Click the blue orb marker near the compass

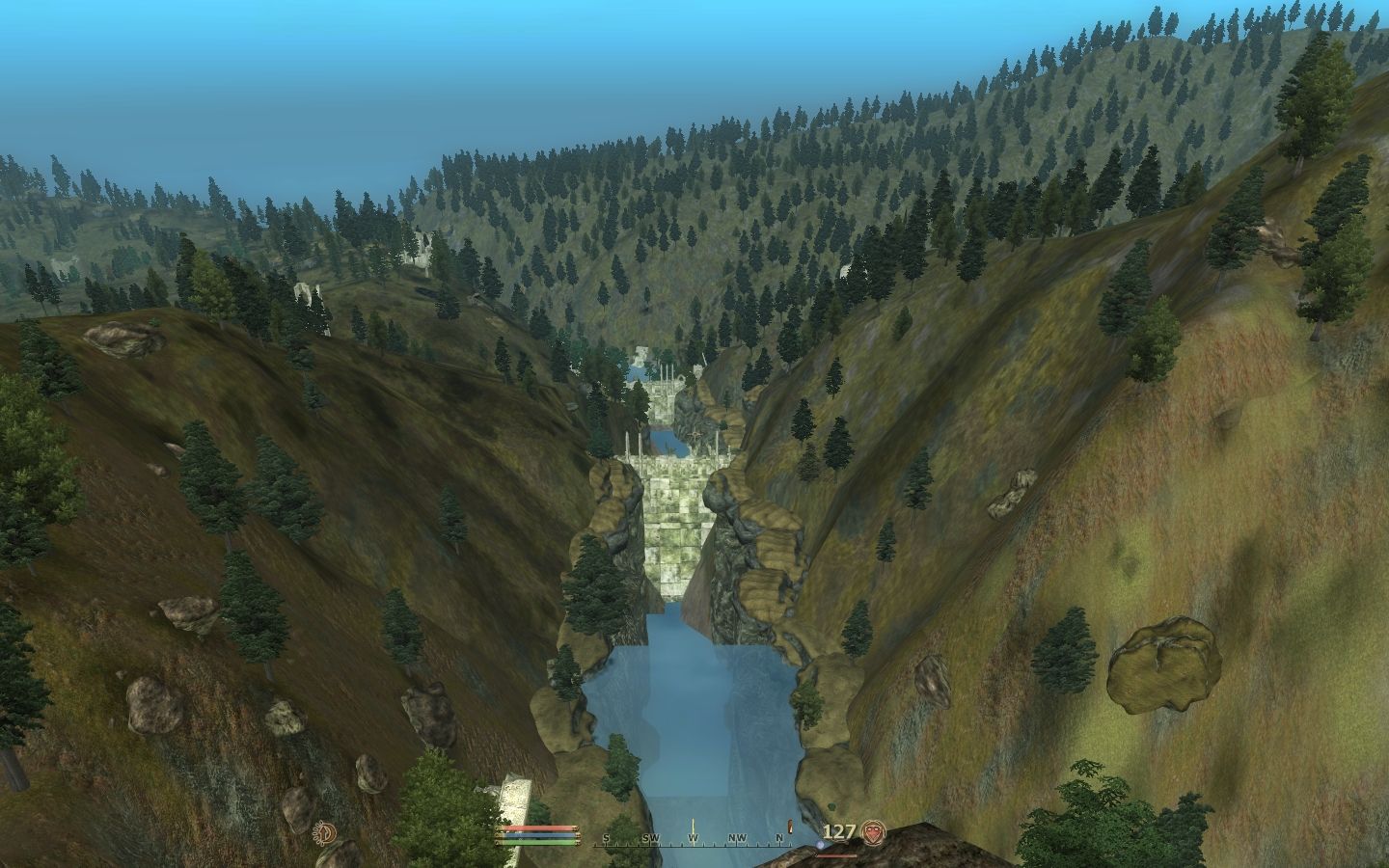(821, 845)
